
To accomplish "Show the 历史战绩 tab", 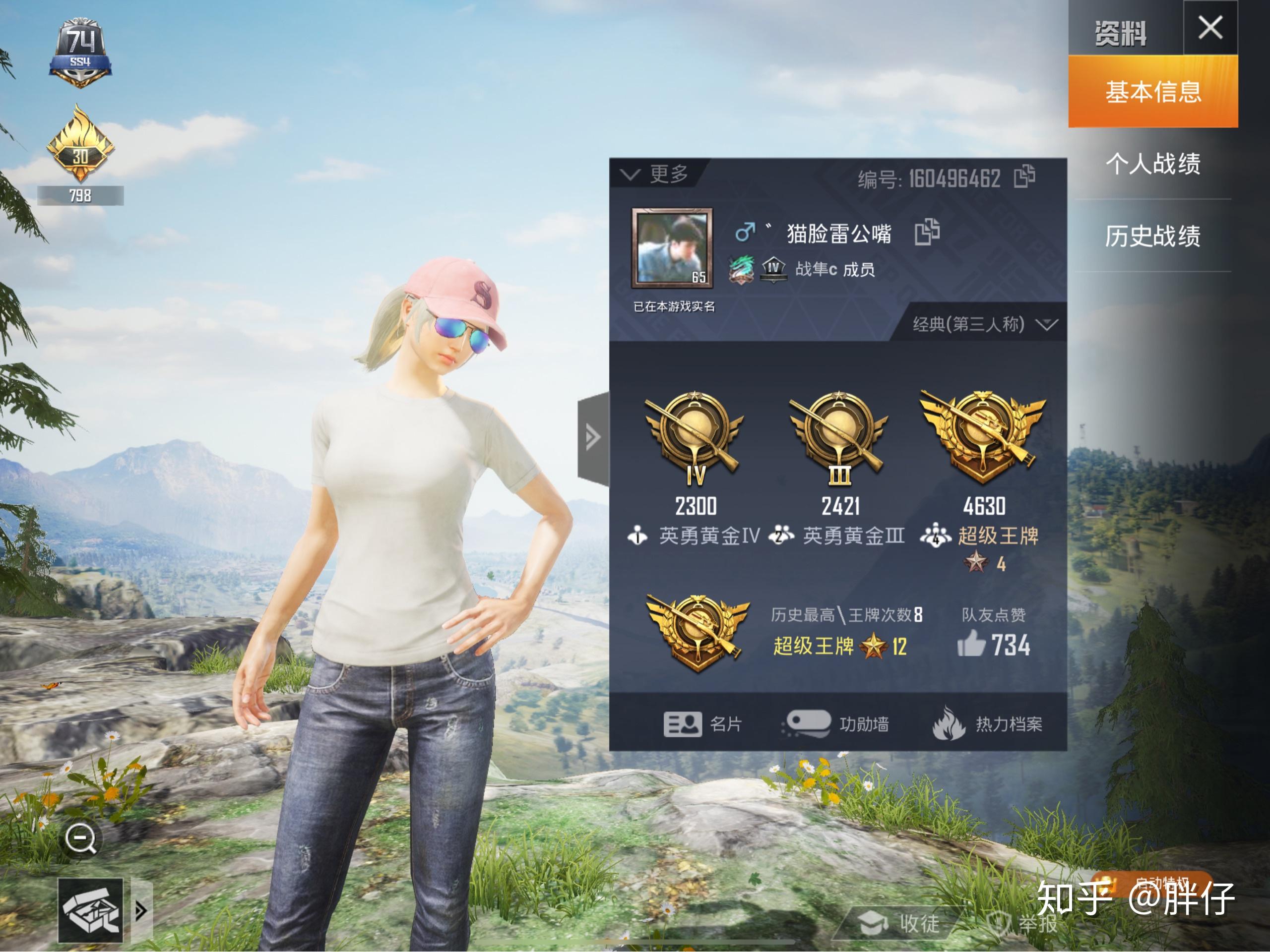I will [1152, 236].
